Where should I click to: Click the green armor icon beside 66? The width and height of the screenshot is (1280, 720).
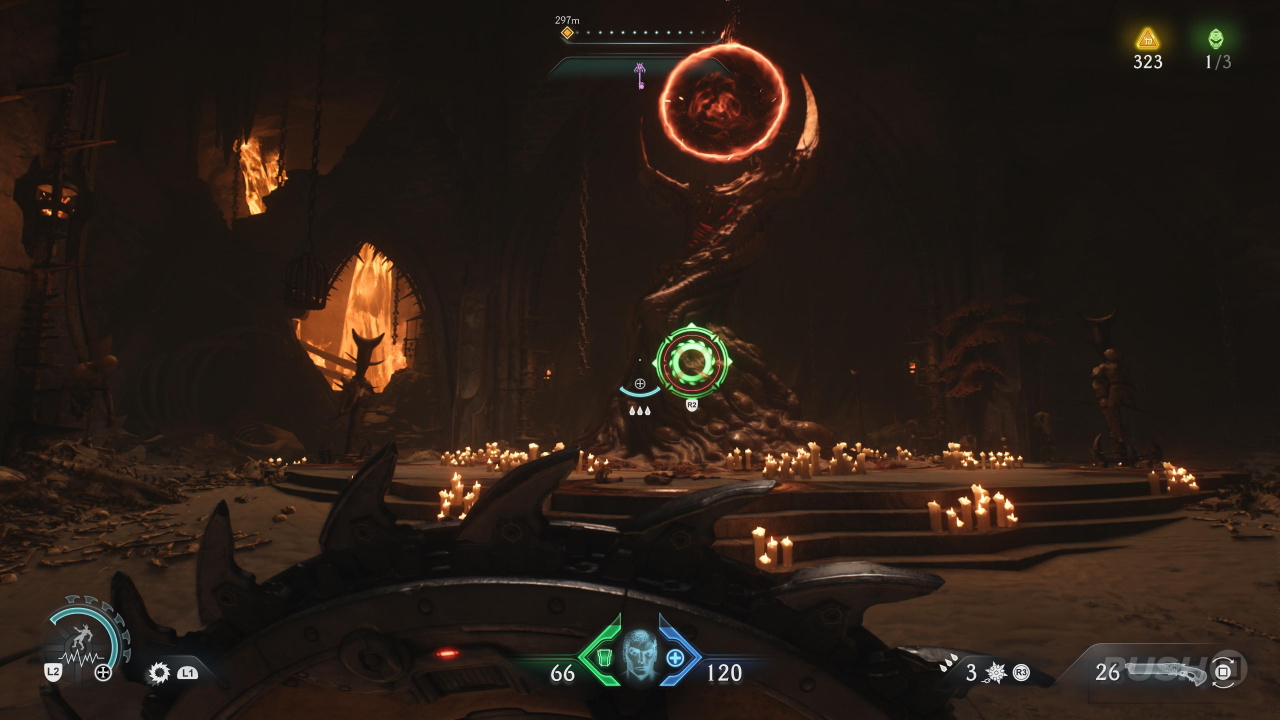pos(603,657)
